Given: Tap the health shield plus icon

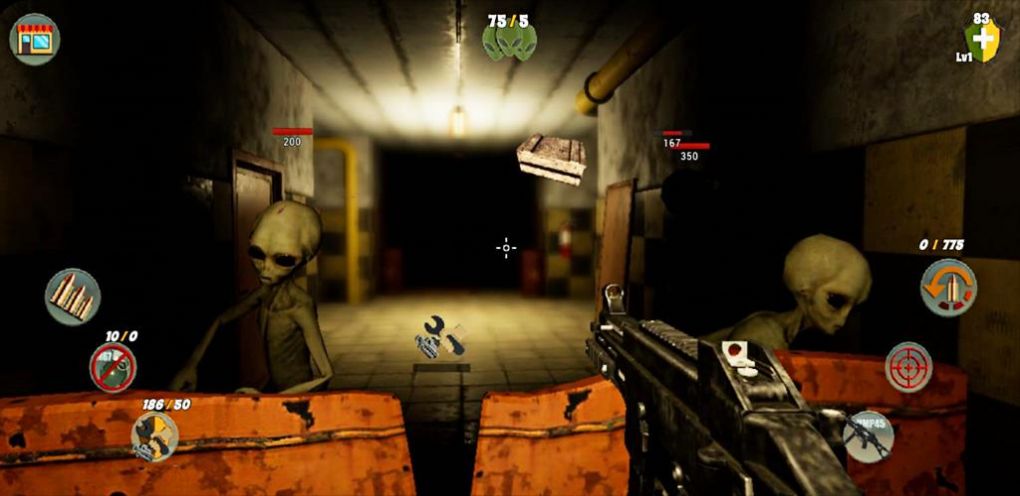Looking at the screenshot, I should coord(983,40).
